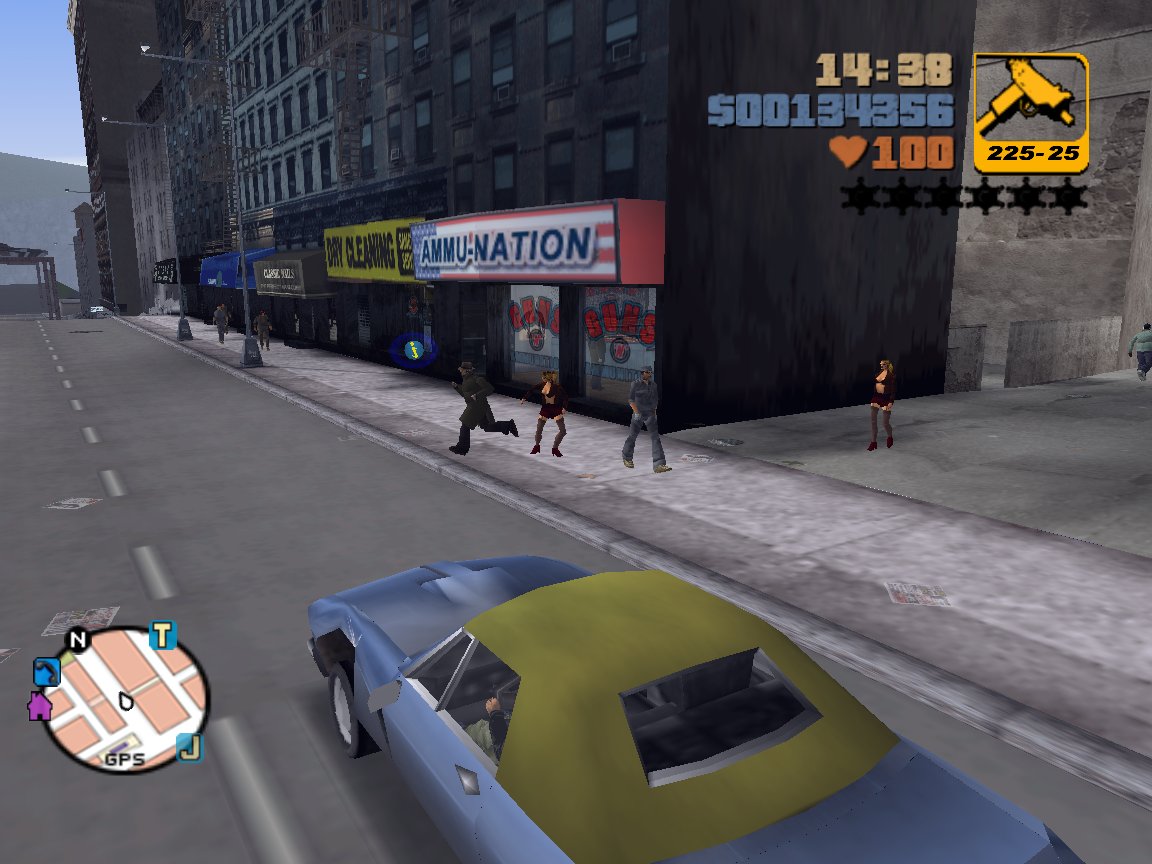Select the blue telephone blip on the radar

point(46,671)
